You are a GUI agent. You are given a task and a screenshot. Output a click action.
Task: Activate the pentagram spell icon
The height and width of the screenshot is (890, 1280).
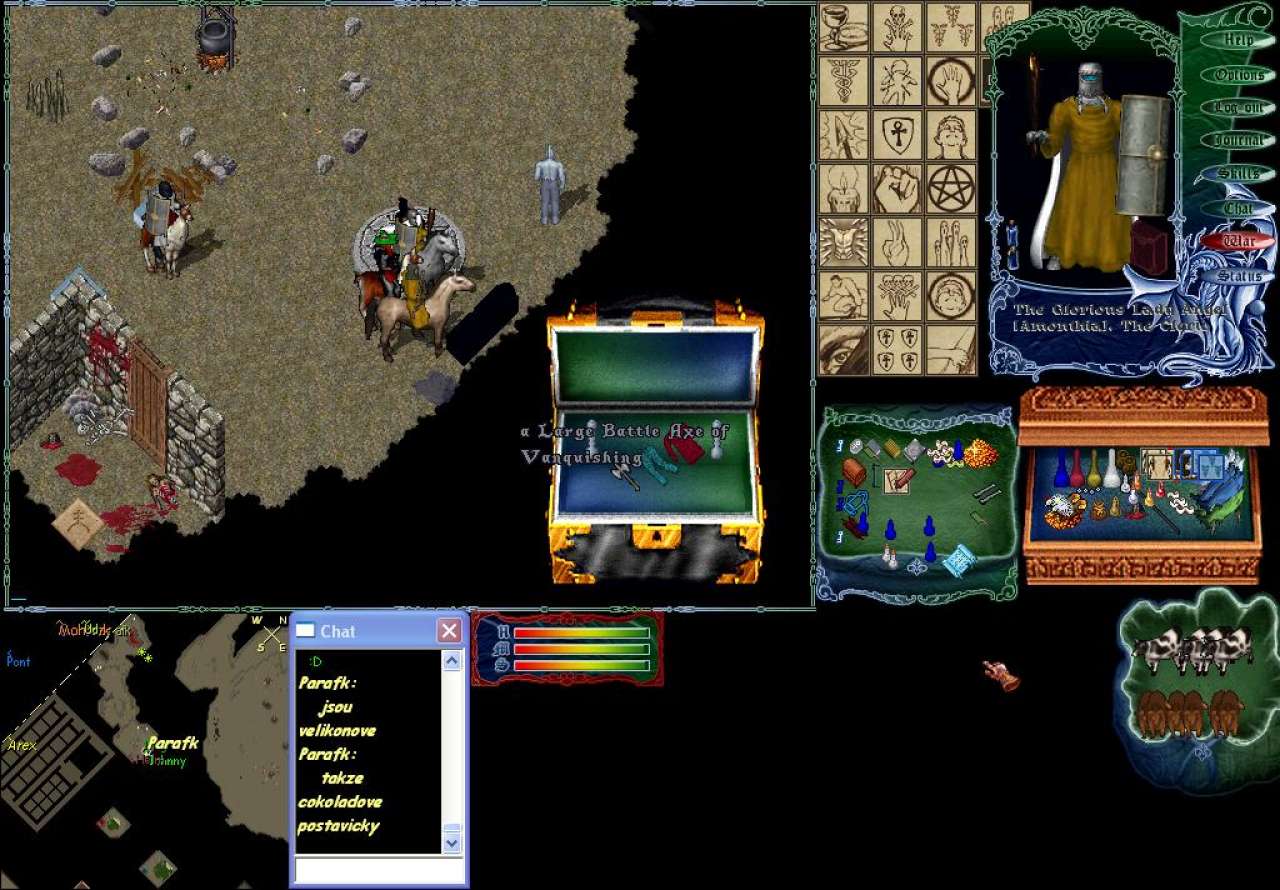point(951,188)
